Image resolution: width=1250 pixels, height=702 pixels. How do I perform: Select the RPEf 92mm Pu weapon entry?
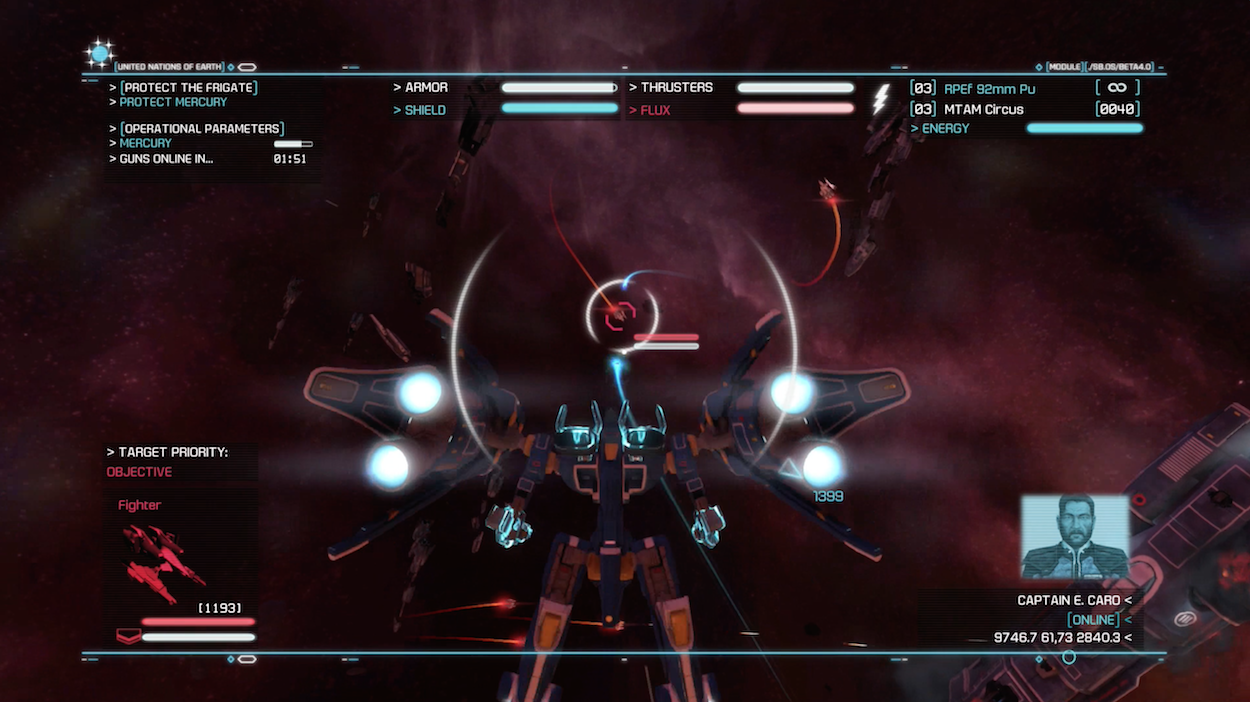click(x=989, y=89)
